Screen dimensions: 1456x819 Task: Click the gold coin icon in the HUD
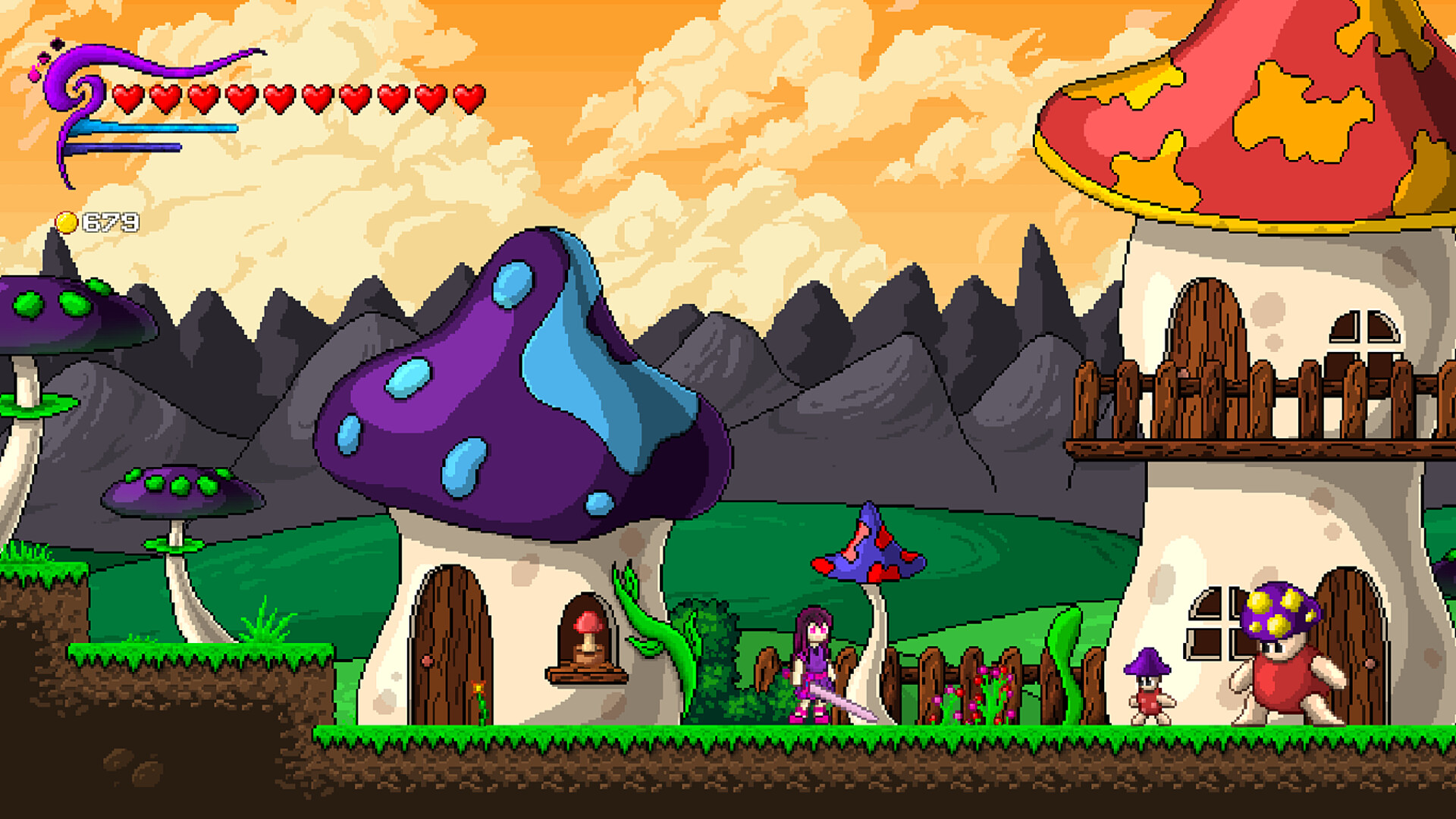pyautogui.click(x=67, y=222)
